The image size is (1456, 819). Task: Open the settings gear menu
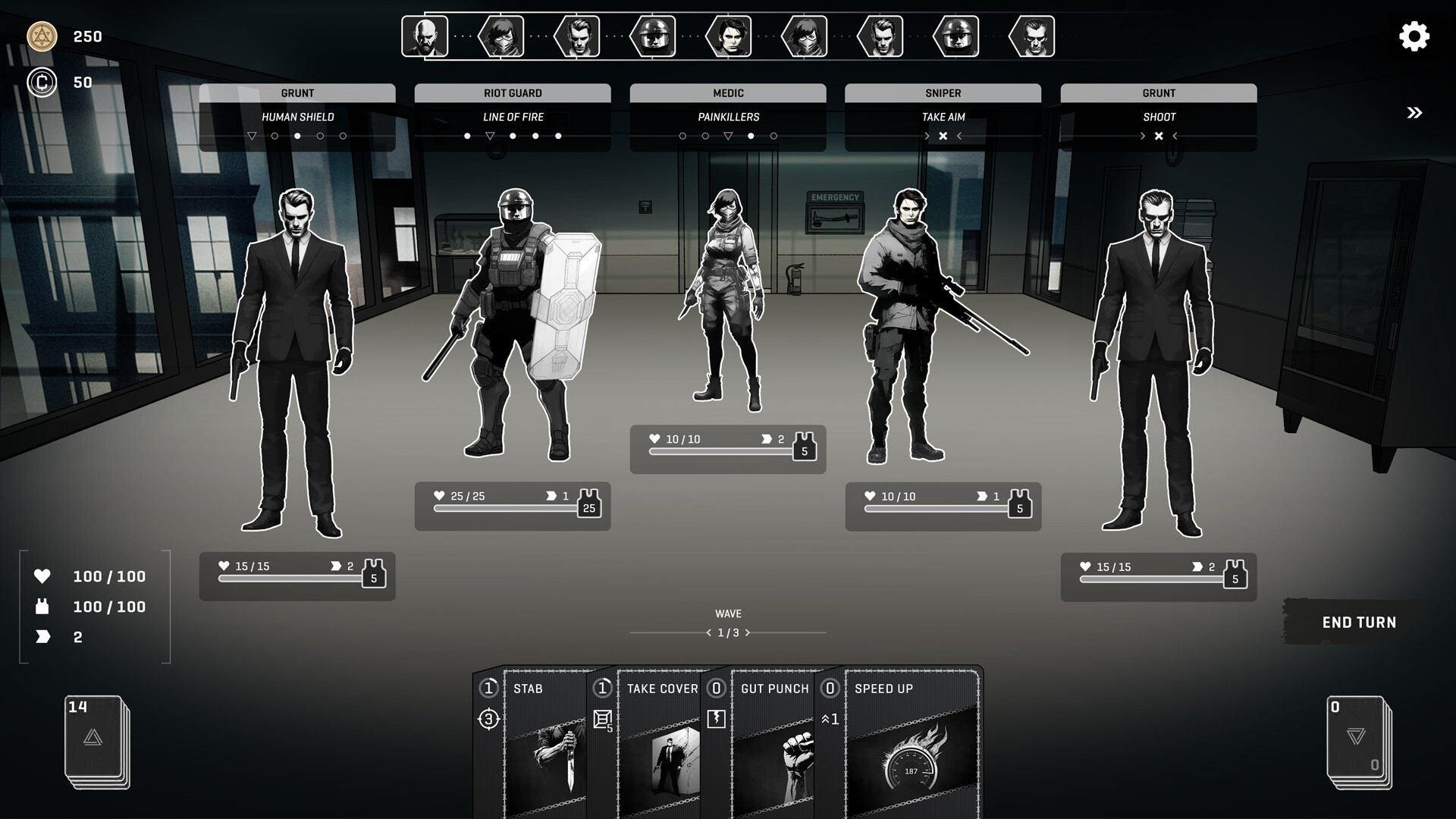click(1412, 36)
